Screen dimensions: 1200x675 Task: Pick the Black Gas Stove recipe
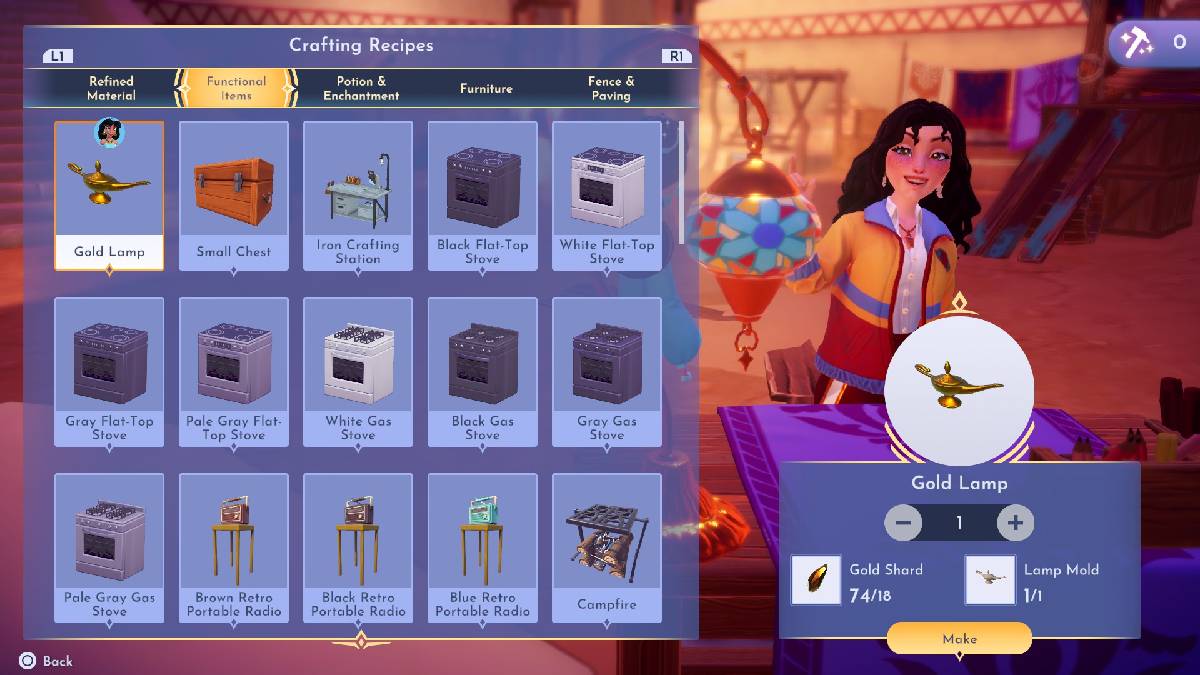pyautogui.click(x=482, y=371)
